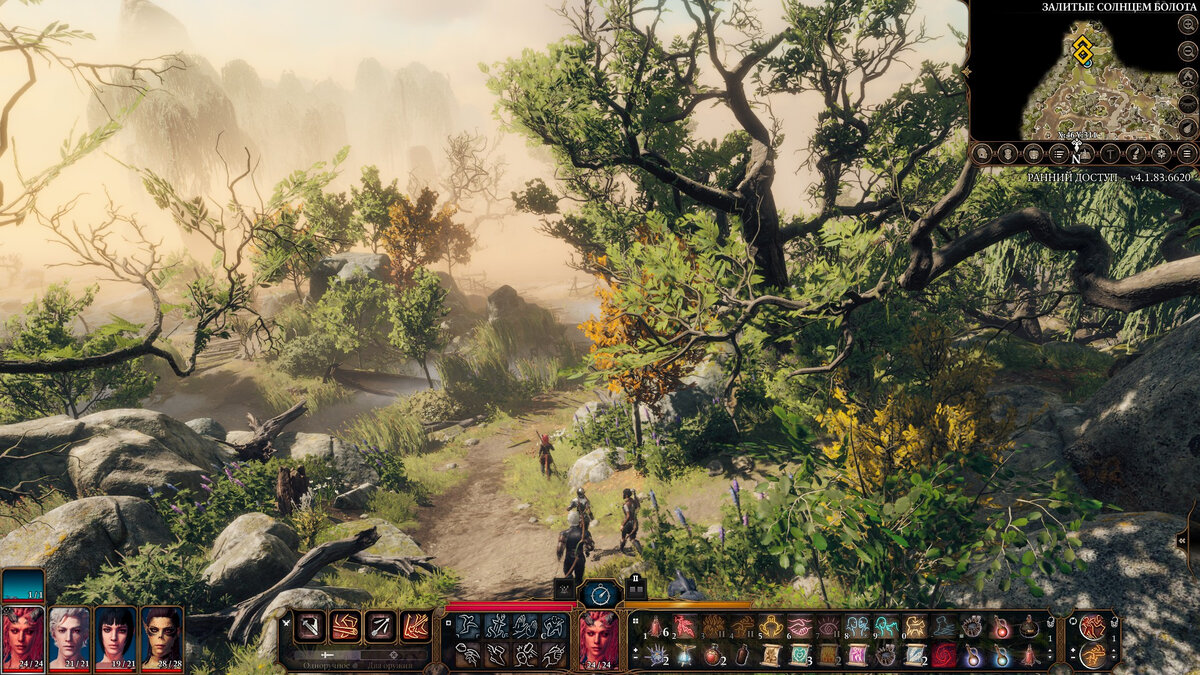Activate the Dash running figure action
Viewport: 1200px width, 675px height.
pos(467,626)
